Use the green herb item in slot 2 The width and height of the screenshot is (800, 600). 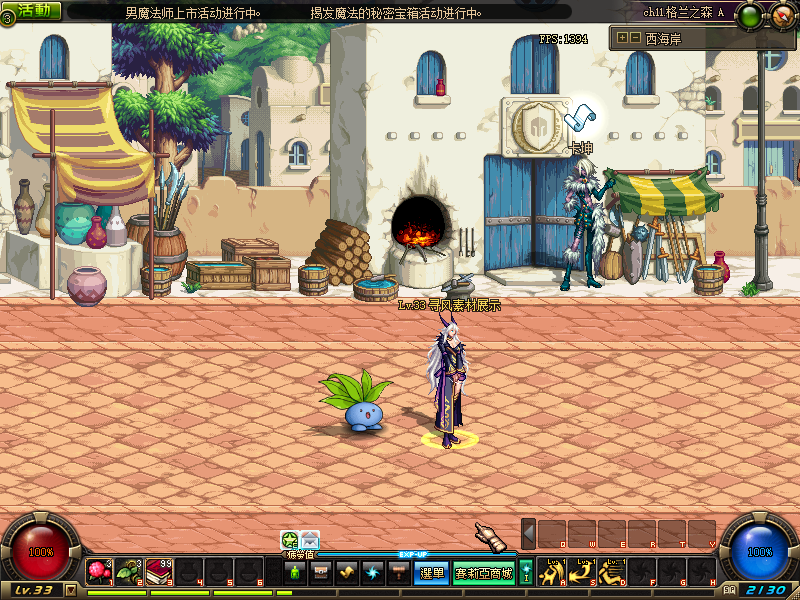click(129, 571)
